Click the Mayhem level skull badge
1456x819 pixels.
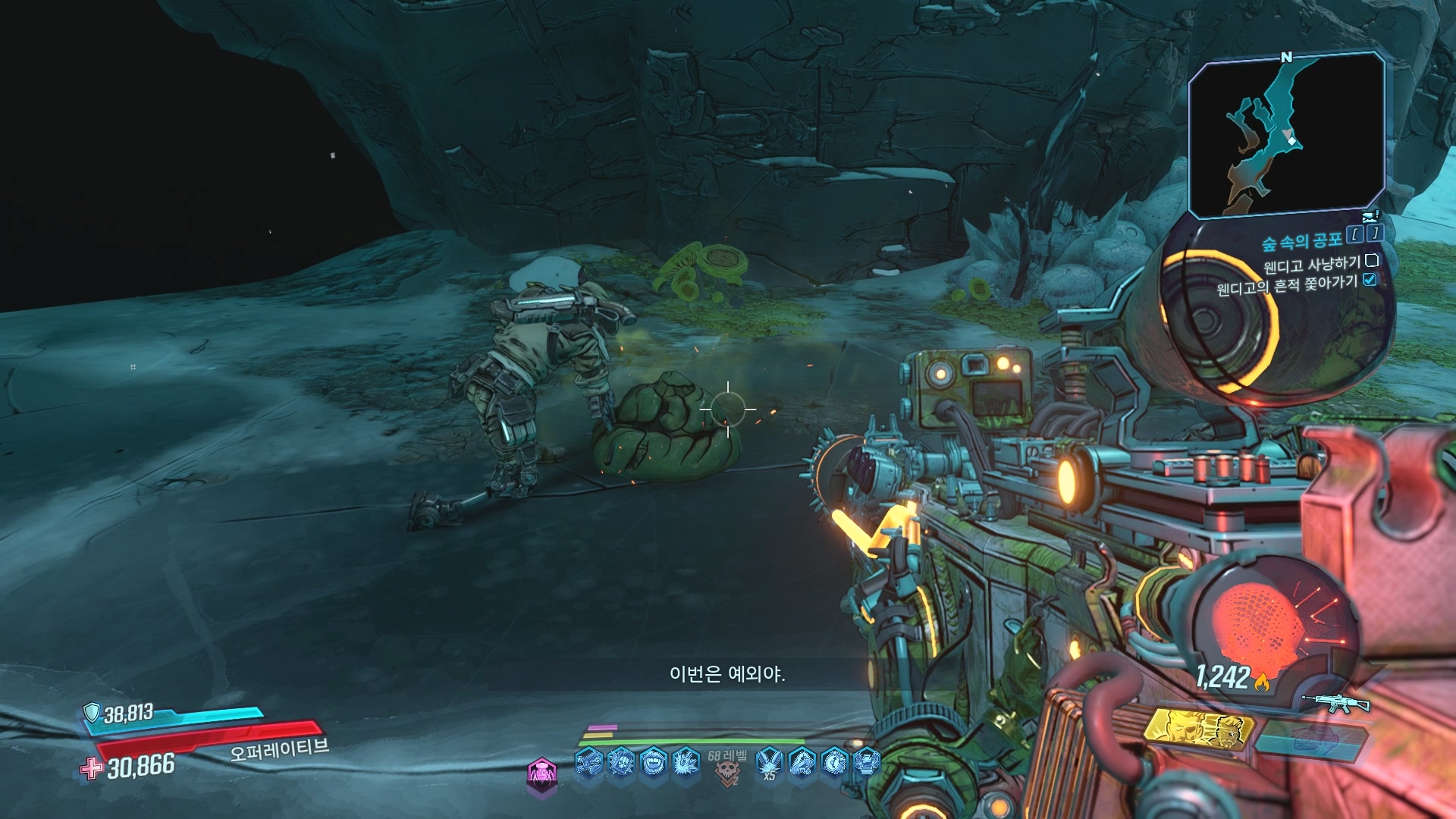coord(727,771)
